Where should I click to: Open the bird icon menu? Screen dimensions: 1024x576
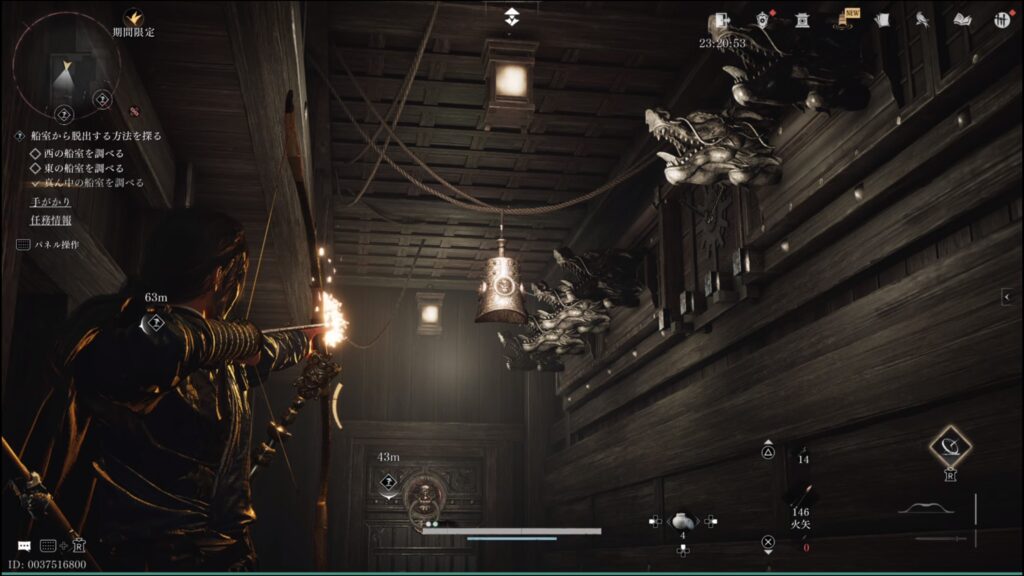pyautogui.click(x=922, y=19)
